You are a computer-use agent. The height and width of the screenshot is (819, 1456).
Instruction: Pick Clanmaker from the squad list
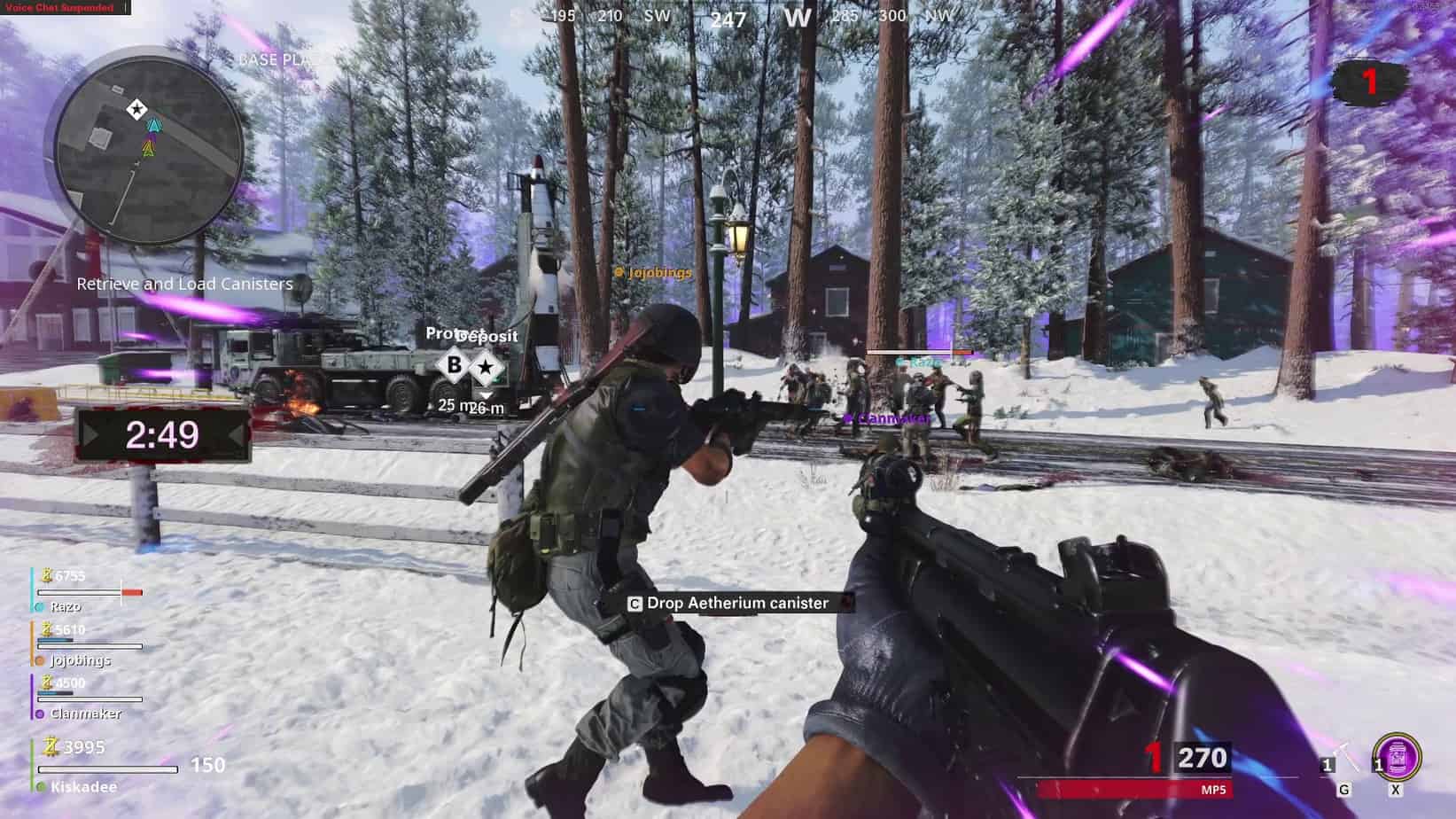[x=85, y=714]
